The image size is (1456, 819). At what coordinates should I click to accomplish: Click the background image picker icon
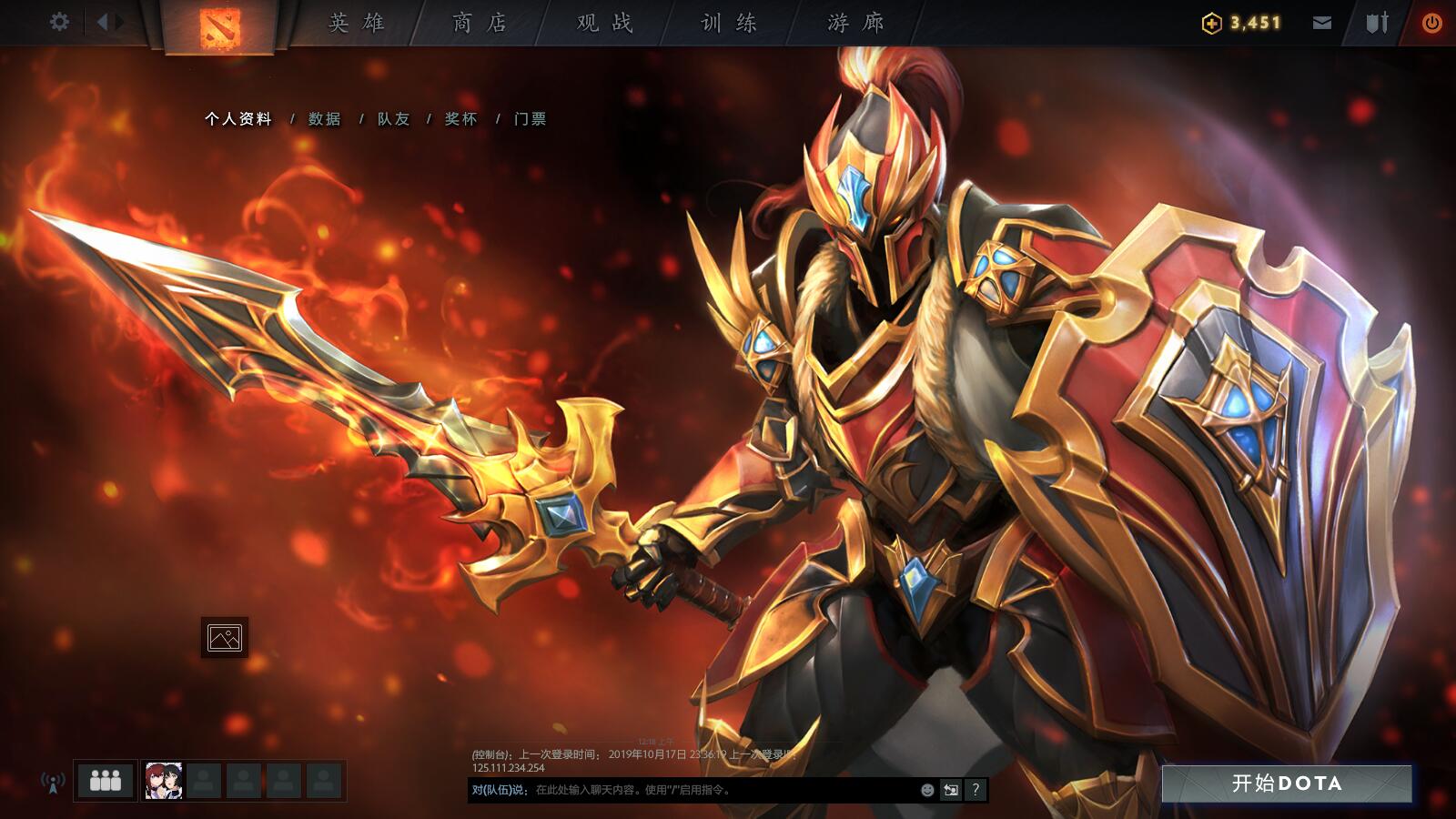pos(227,638)
